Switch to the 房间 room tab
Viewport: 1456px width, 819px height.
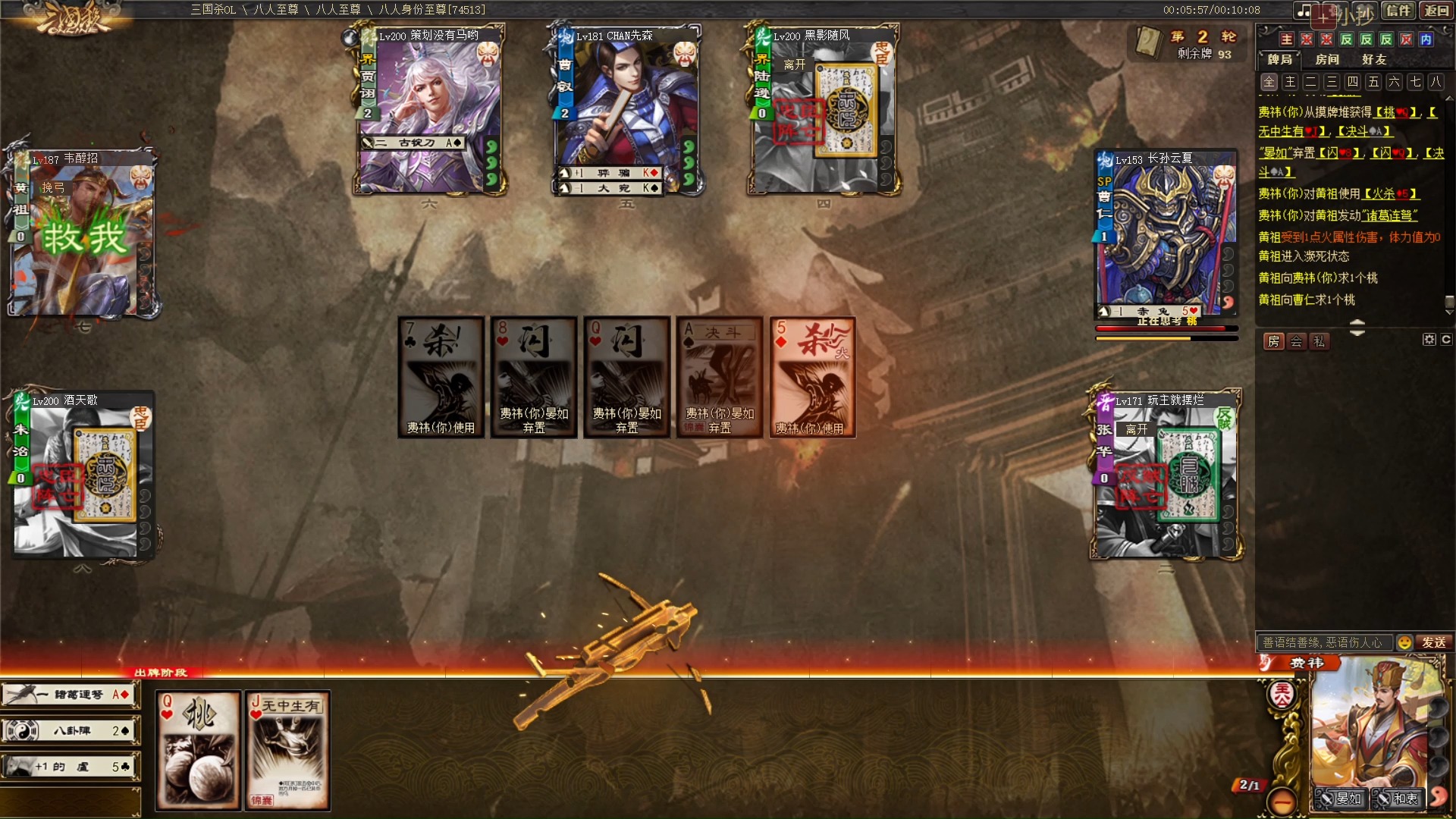pos(1327,59)
